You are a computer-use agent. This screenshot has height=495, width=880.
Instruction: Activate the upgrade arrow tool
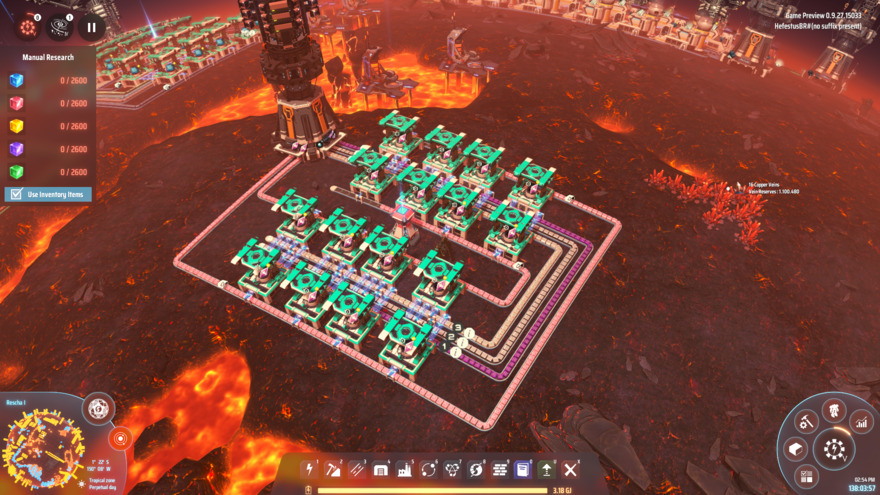547,469
